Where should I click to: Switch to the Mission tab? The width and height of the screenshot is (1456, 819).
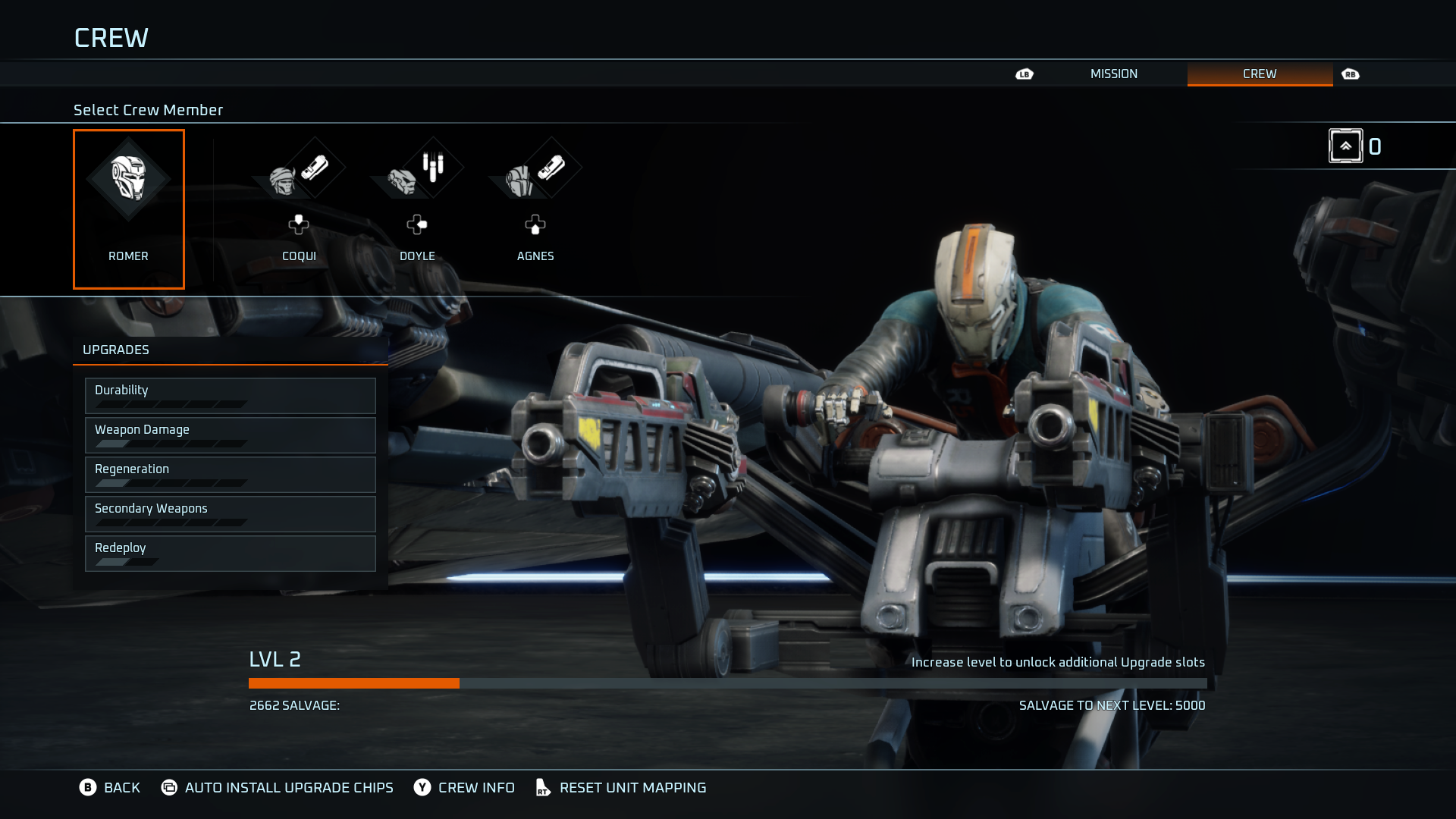click(1113, 74)
